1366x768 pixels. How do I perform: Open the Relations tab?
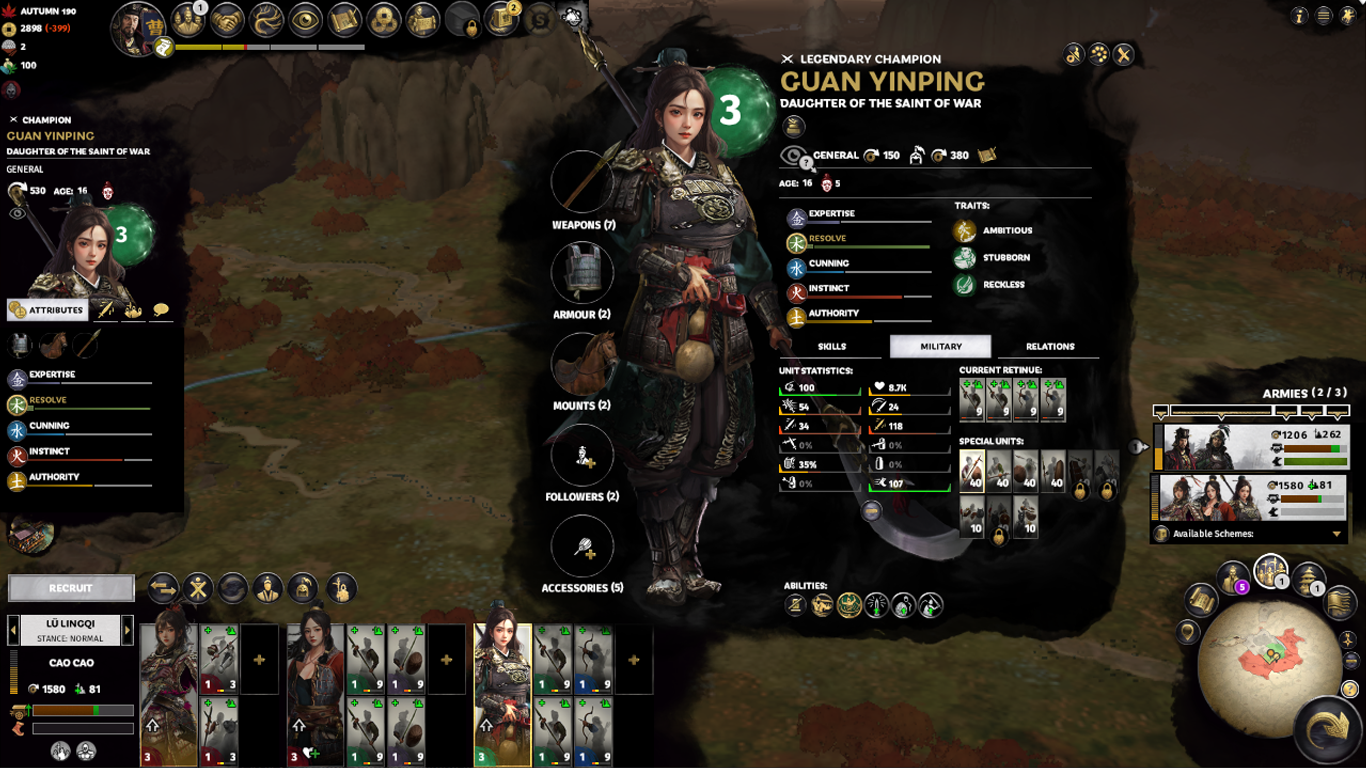pos(1049,346)
